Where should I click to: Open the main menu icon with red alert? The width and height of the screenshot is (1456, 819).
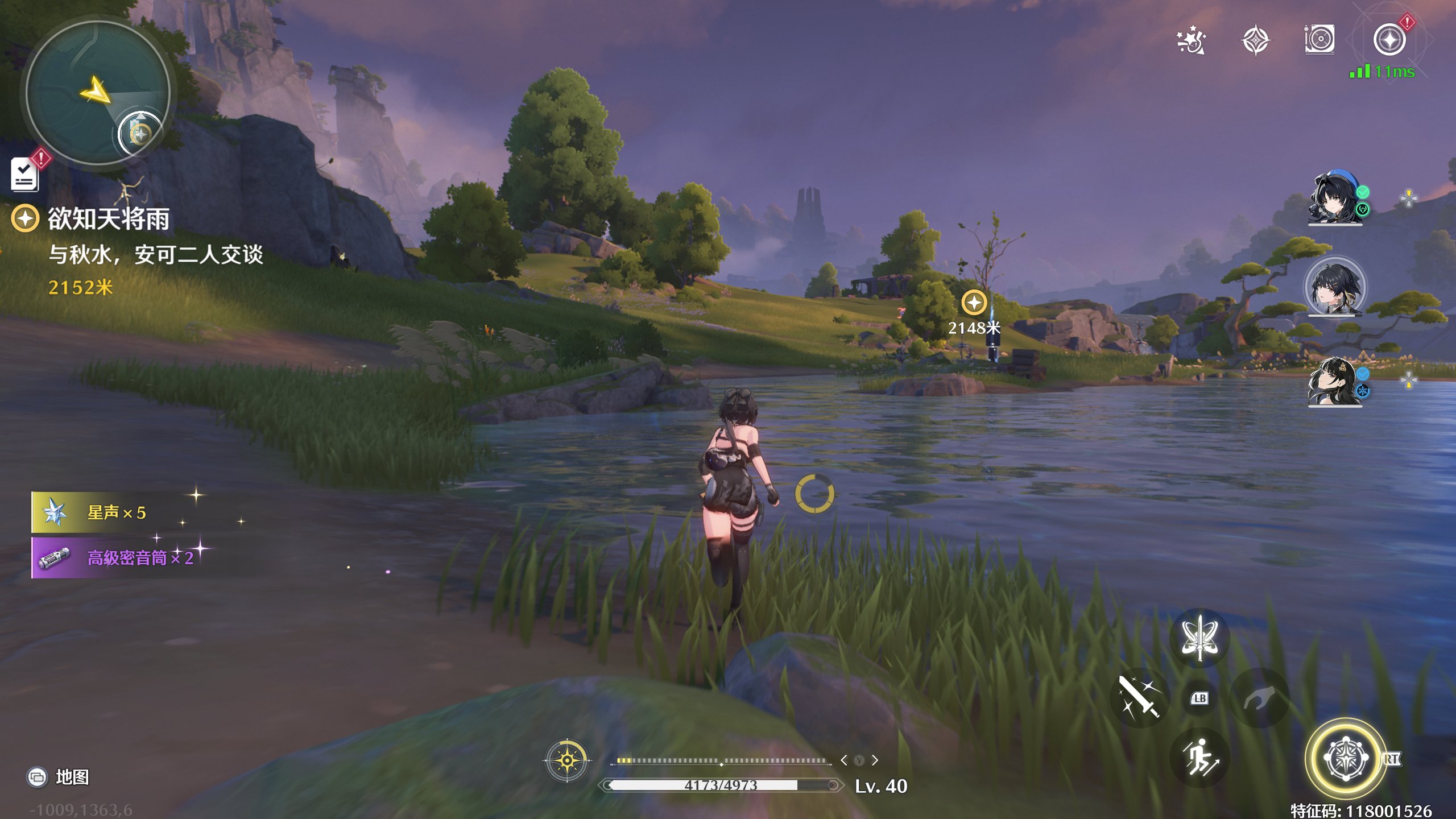point(1389,40)
